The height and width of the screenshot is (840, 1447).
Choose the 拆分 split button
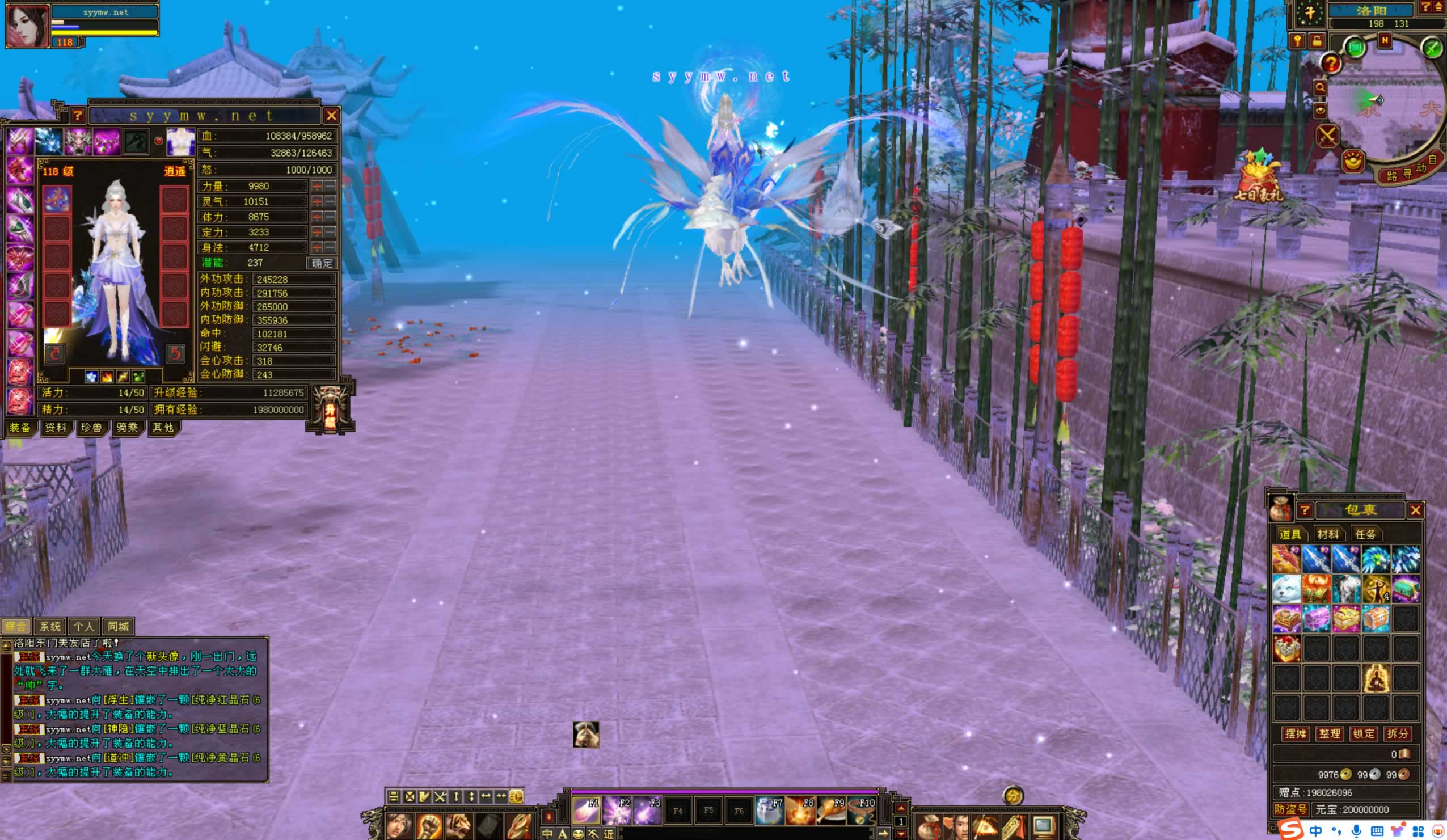tap(1398, 734)
